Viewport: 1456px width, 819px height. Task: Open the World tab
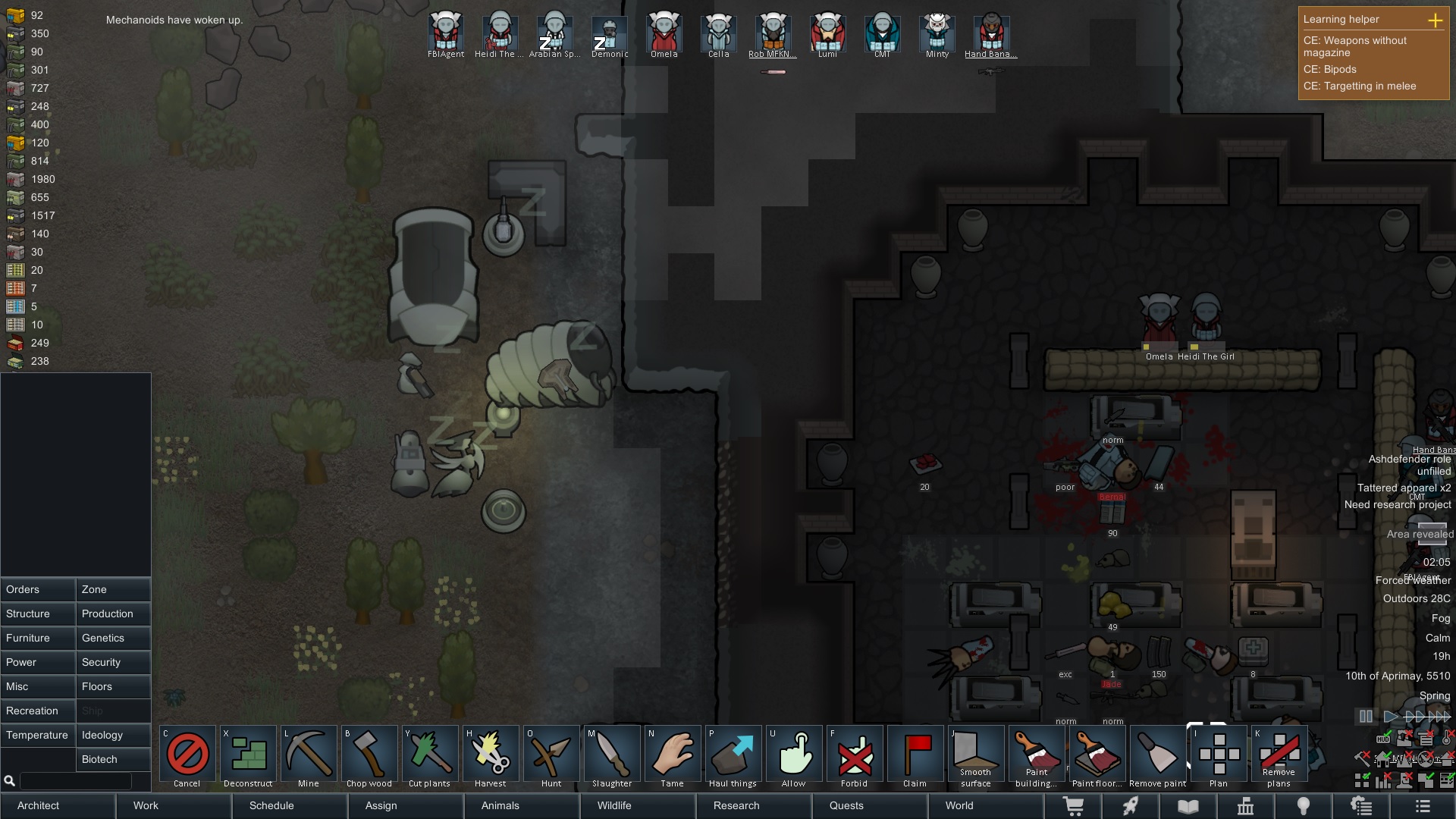coord(959,806)
